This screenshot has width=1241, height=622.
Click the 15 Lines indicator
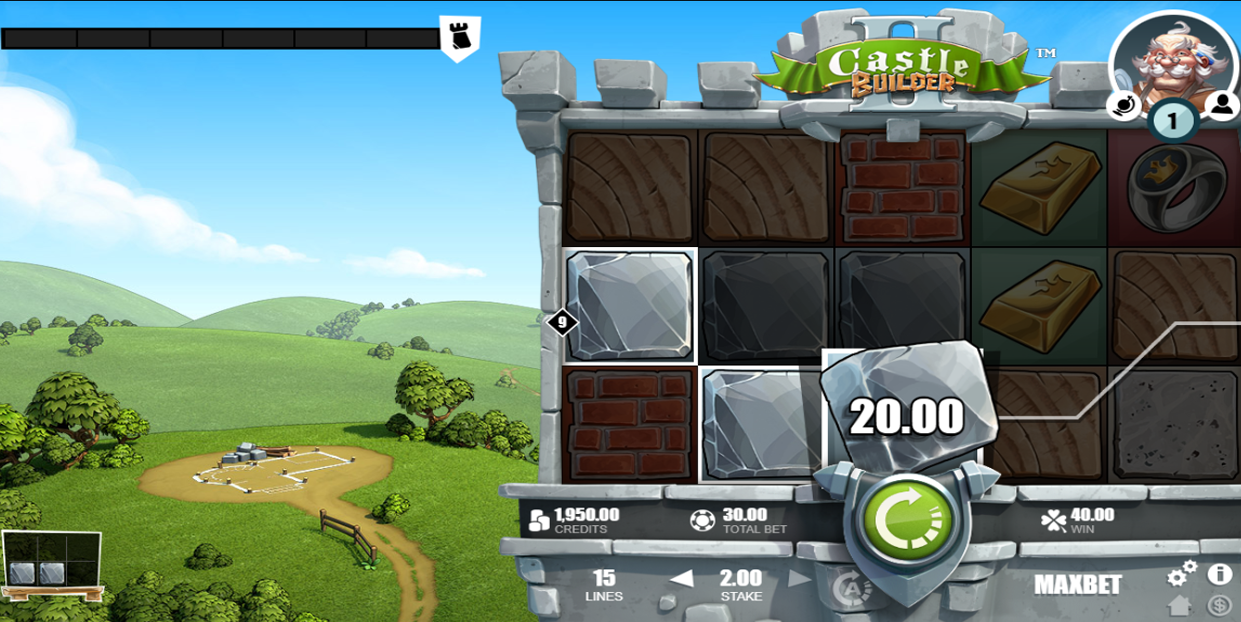[x=604, y=585]
